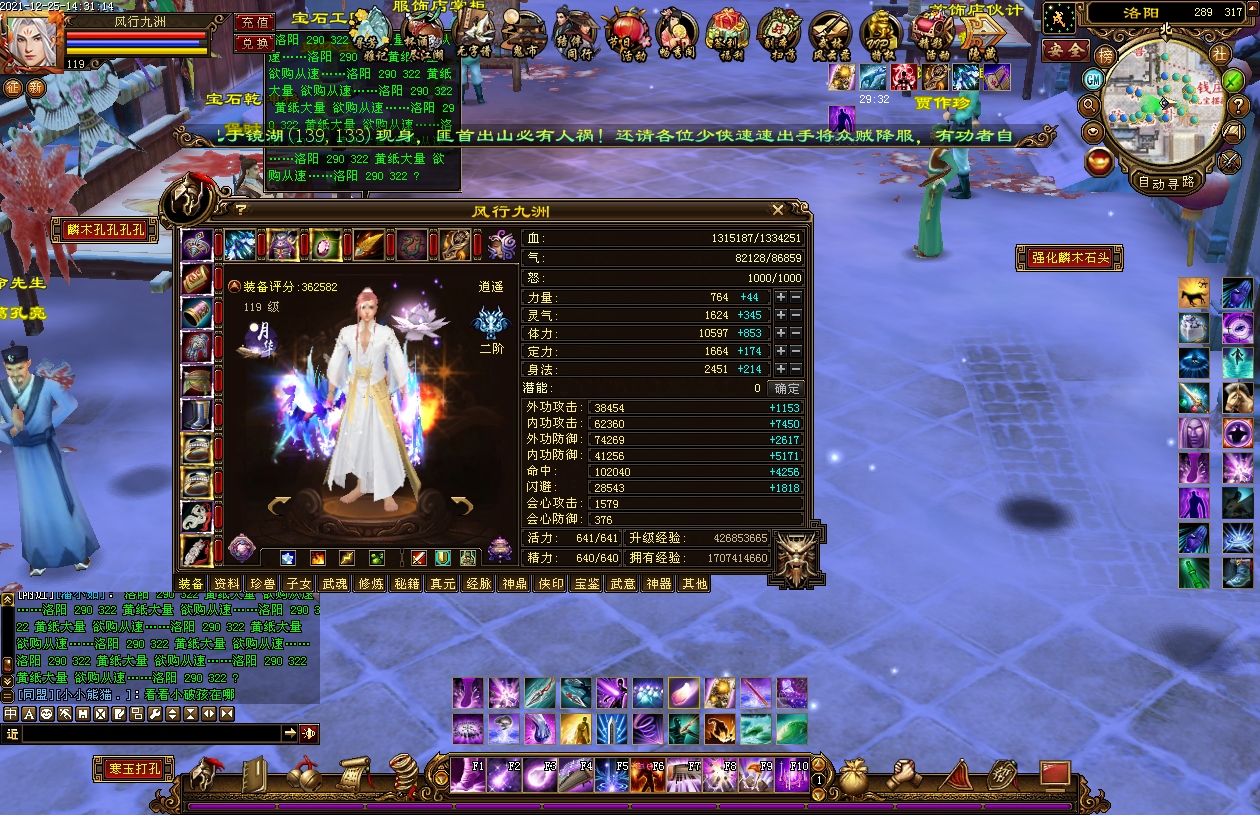The image size is (1260, 815).
Task: Open the GM help button
Action: pyautogui.click(x=1093, y=78)
